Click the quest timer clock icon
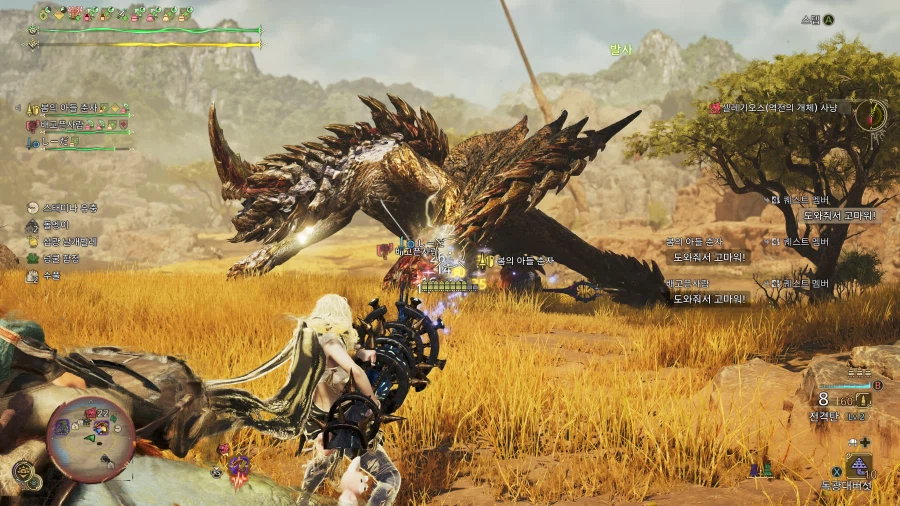Screen dimensions: 900x506 873,114
